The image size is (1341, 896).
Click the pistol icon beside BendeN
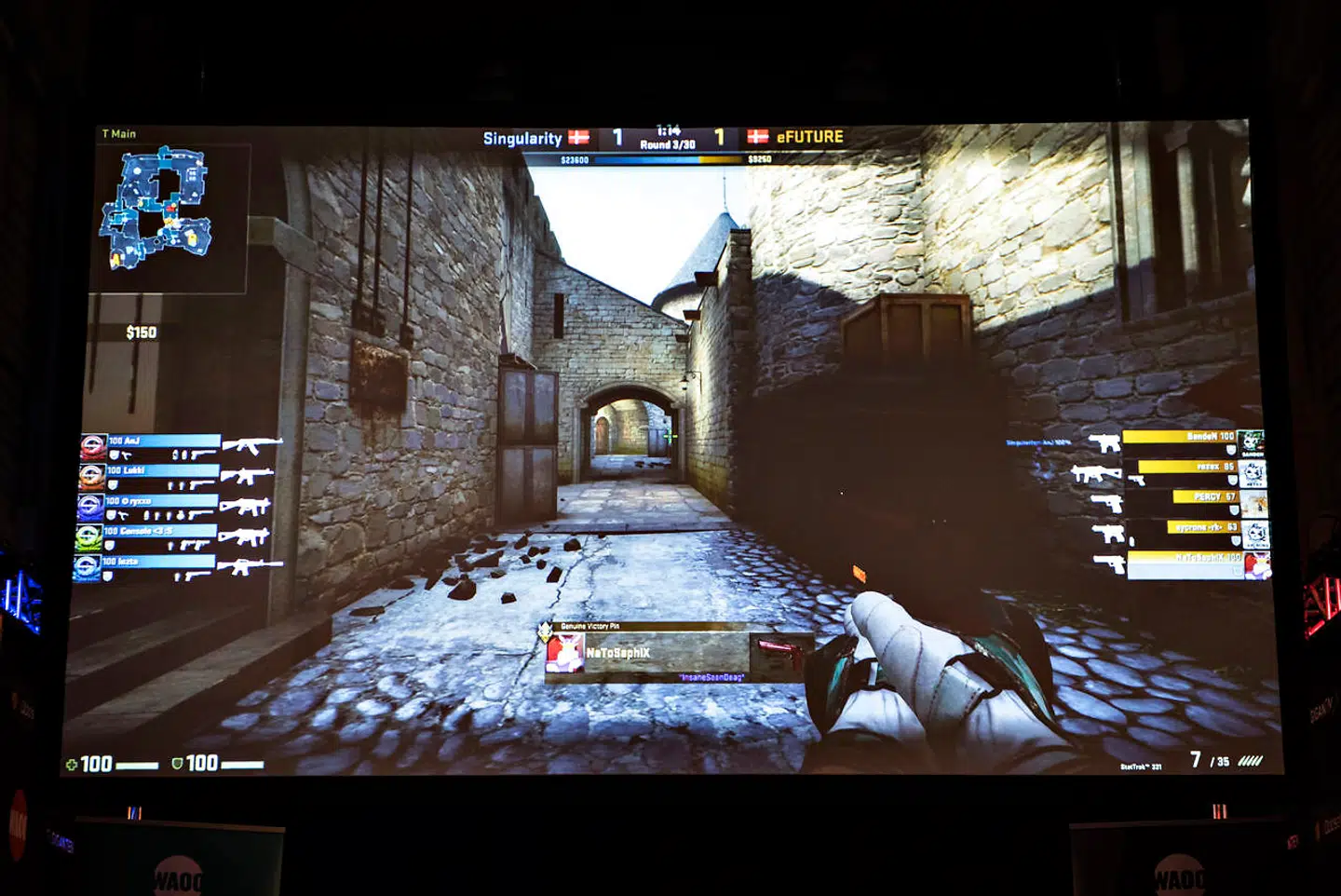click(x=1104, y=442)
